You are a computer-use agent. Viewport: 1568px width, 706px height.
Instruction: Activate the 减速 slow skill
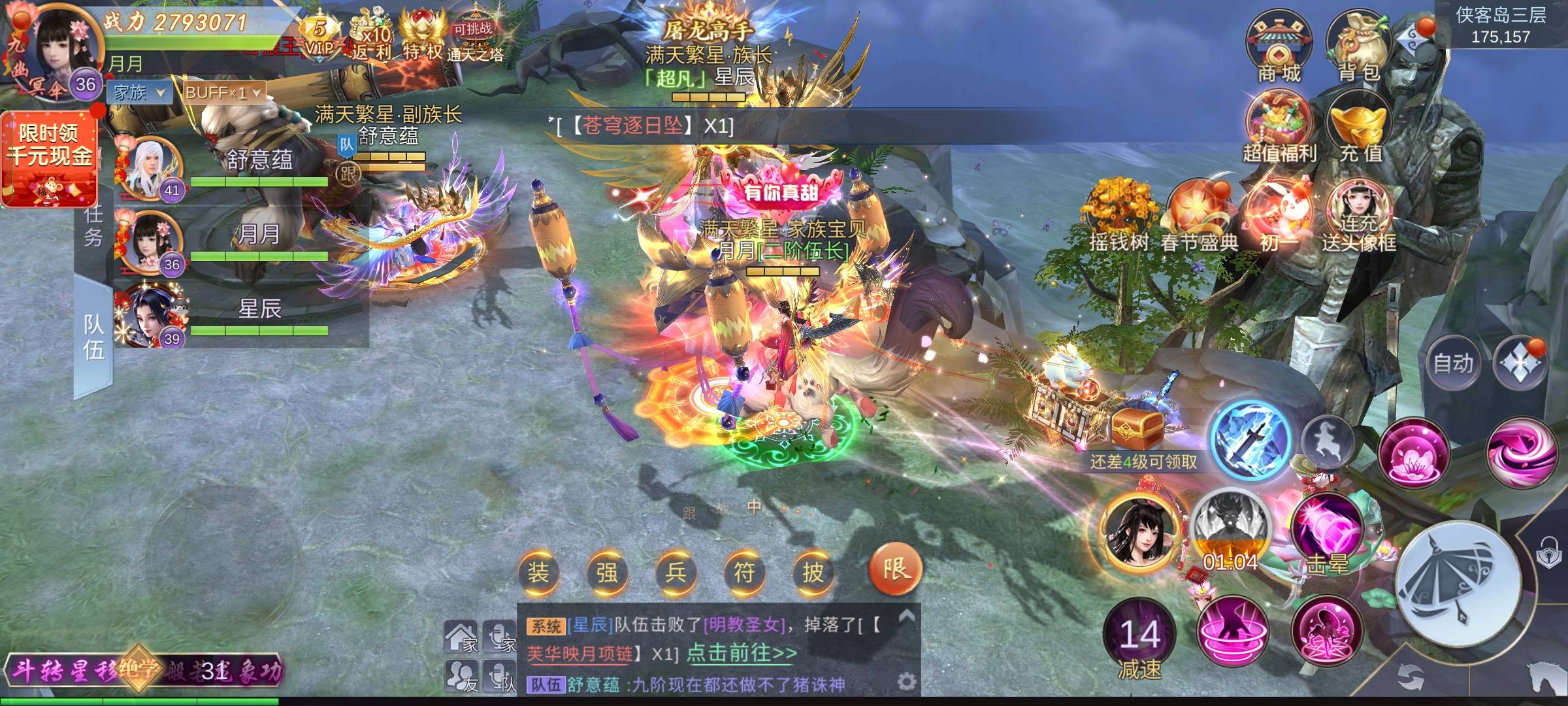pos(1139,637)
